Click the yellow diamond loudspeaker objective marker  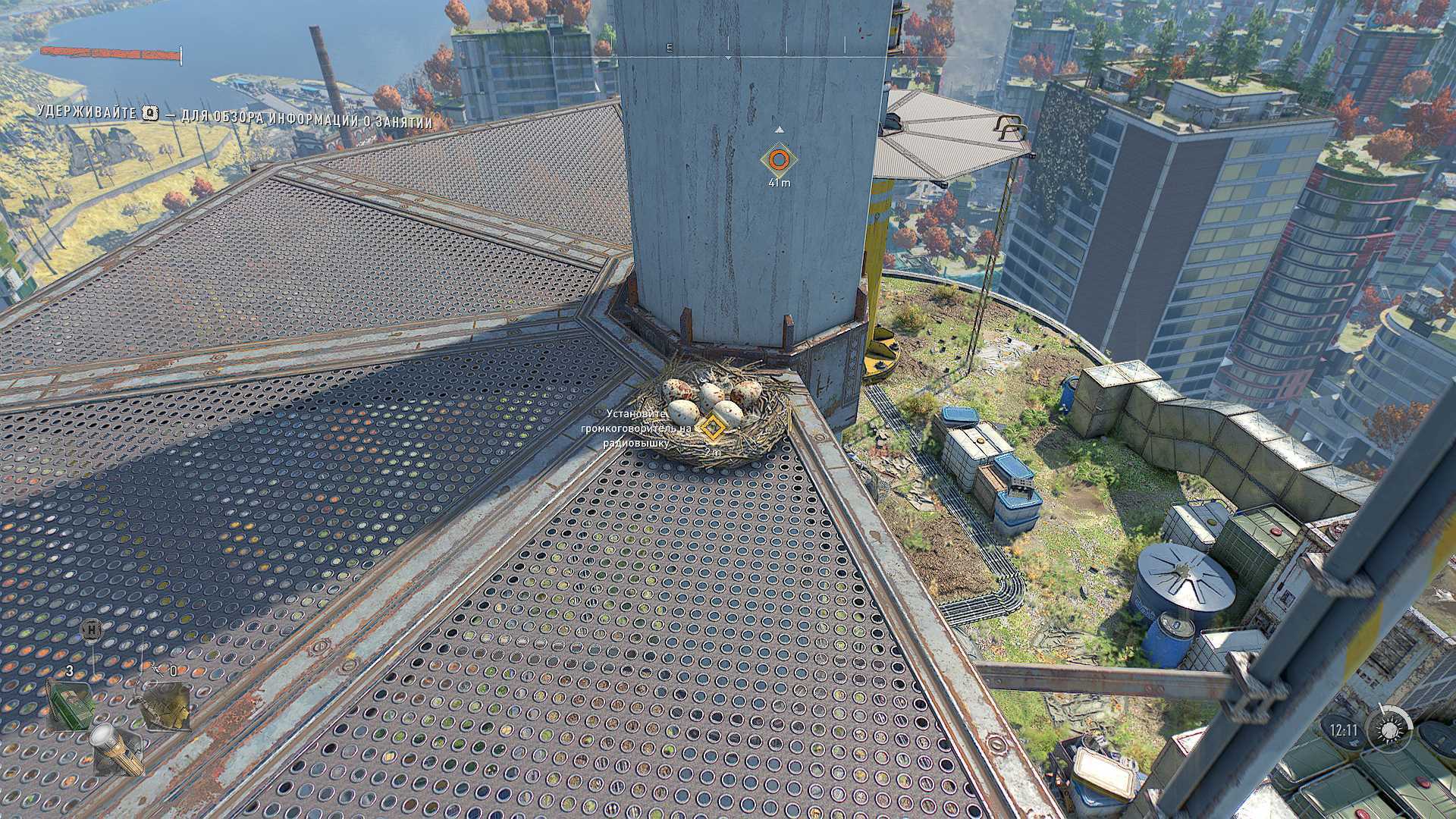[711, 427]
